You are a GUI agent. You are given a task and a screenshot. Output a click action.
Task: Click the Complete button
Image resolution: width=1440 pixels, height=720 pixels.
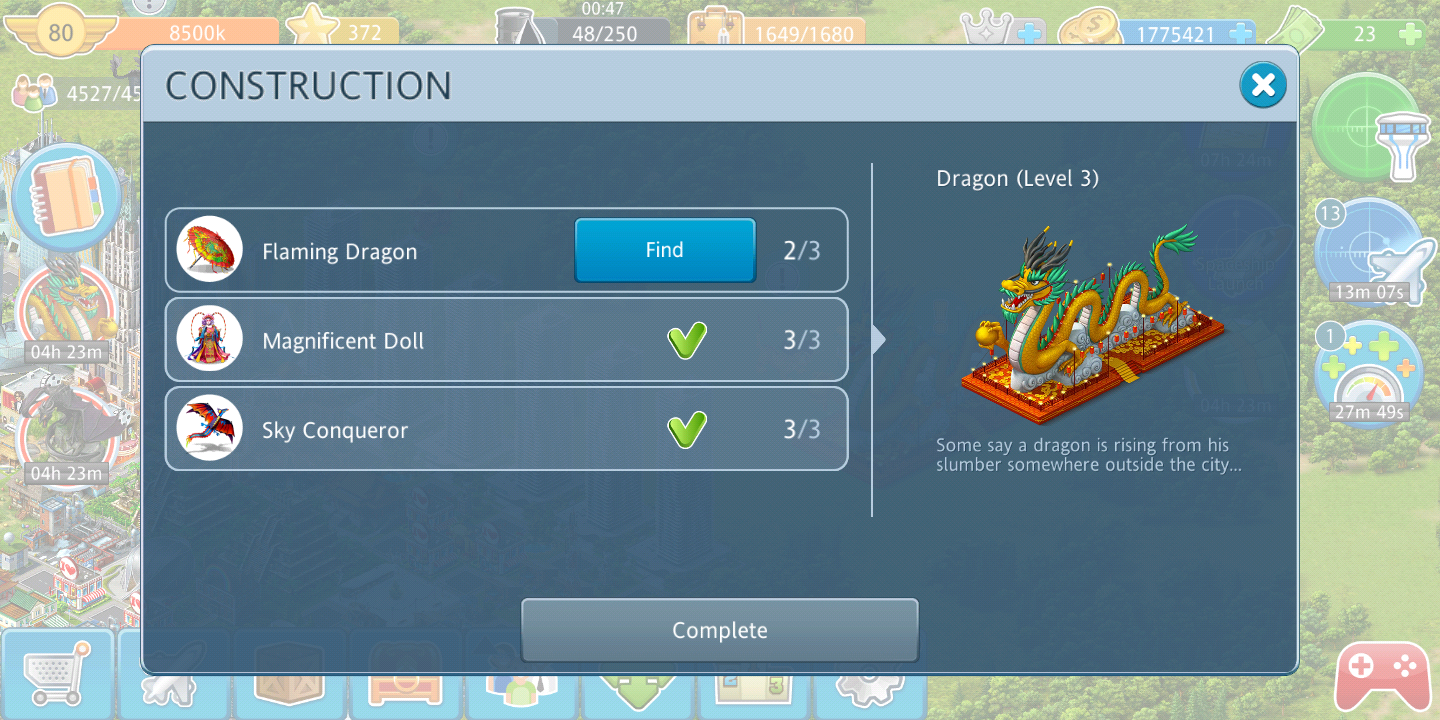pyautogui.click(x=719, y=630)
